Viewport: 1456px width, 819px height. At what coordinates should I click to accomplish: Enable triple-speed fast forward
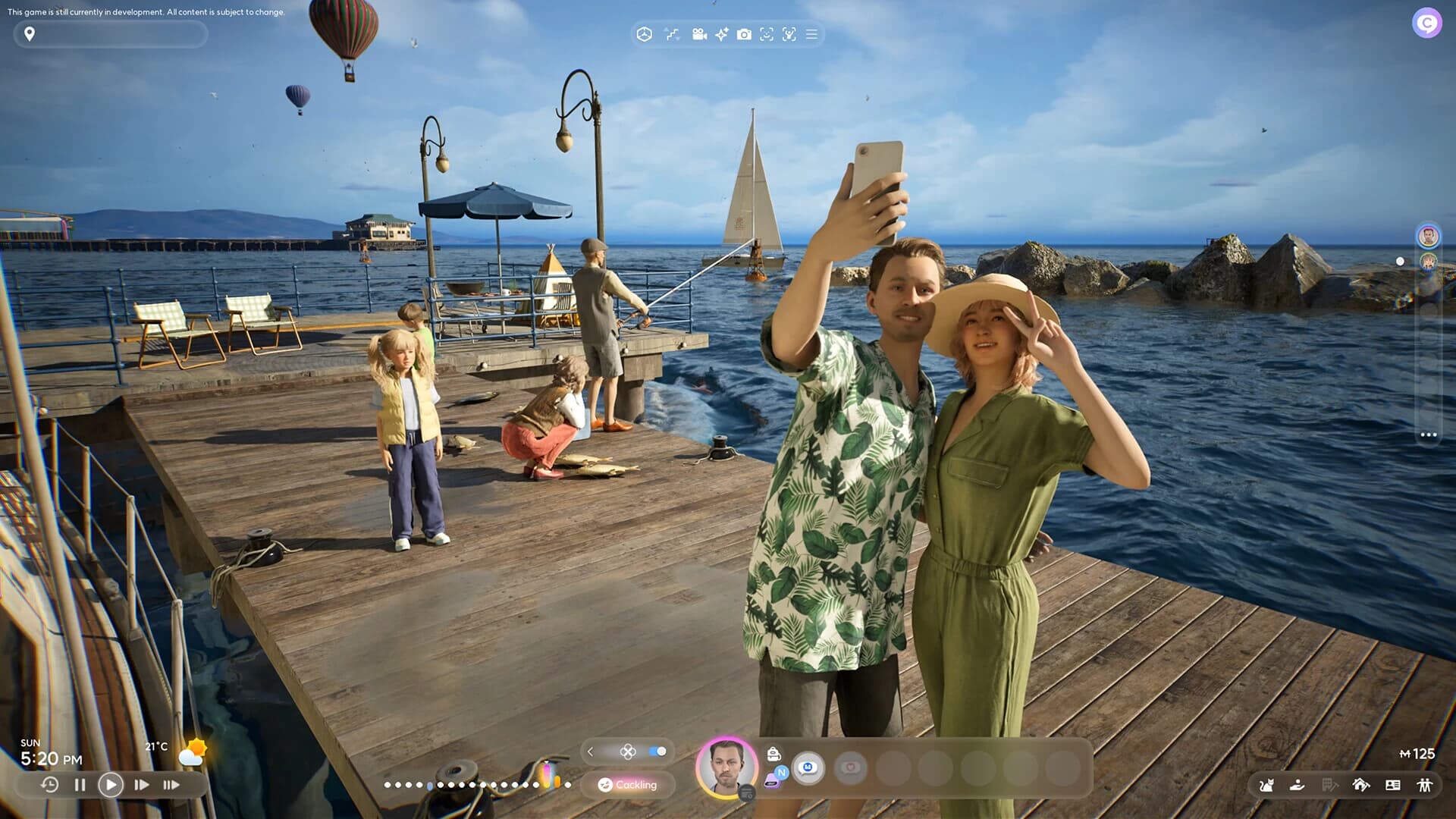(170, 786)
